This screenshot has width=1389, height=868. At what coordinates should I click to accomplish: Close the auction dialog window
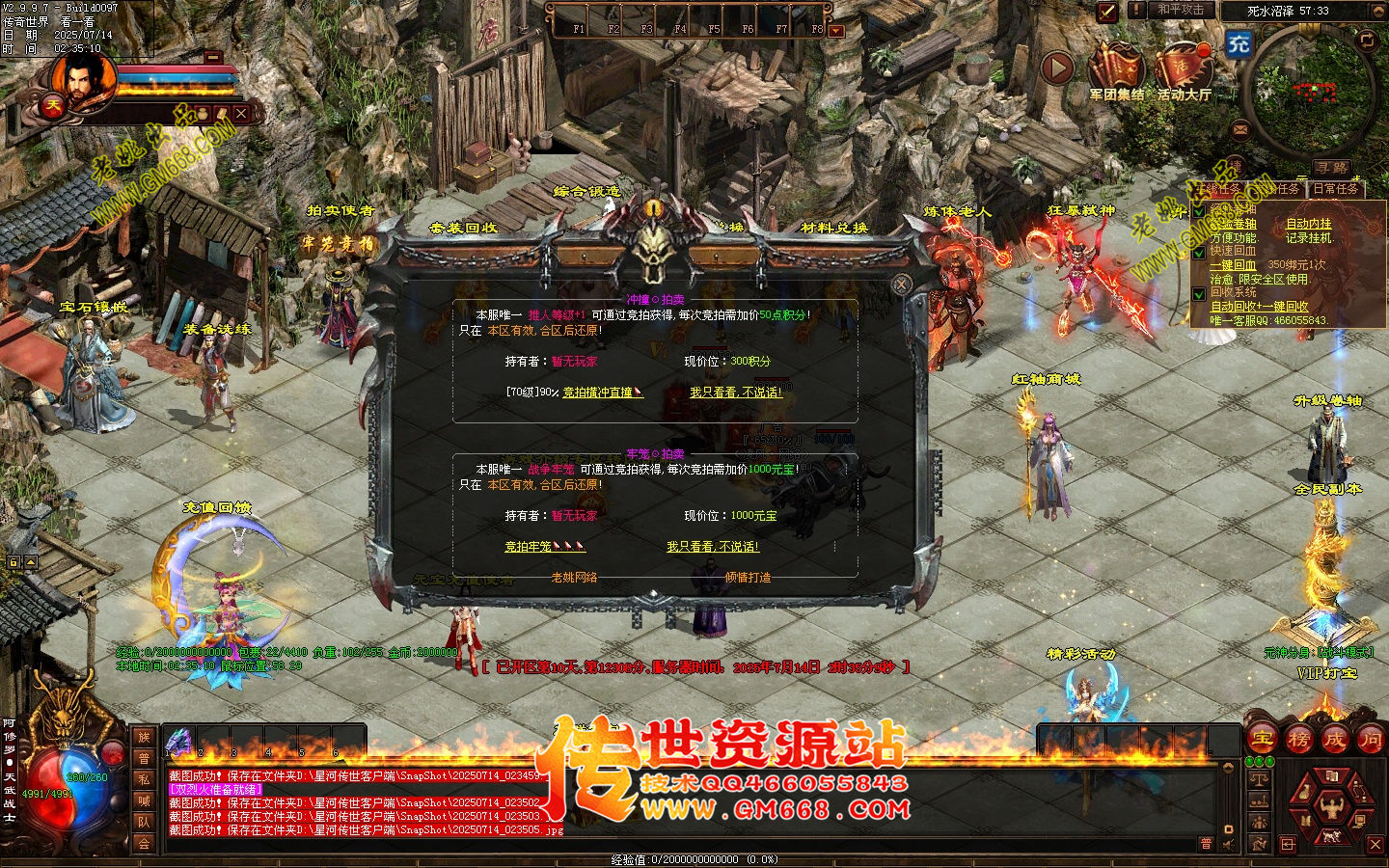901,284
